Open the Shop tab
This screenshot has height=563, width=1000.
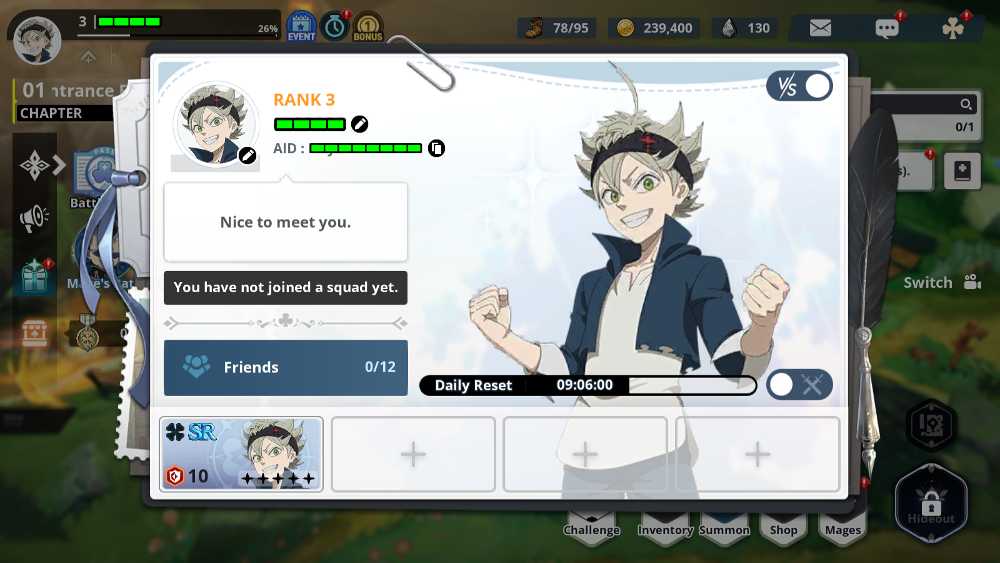coord(783,527)
